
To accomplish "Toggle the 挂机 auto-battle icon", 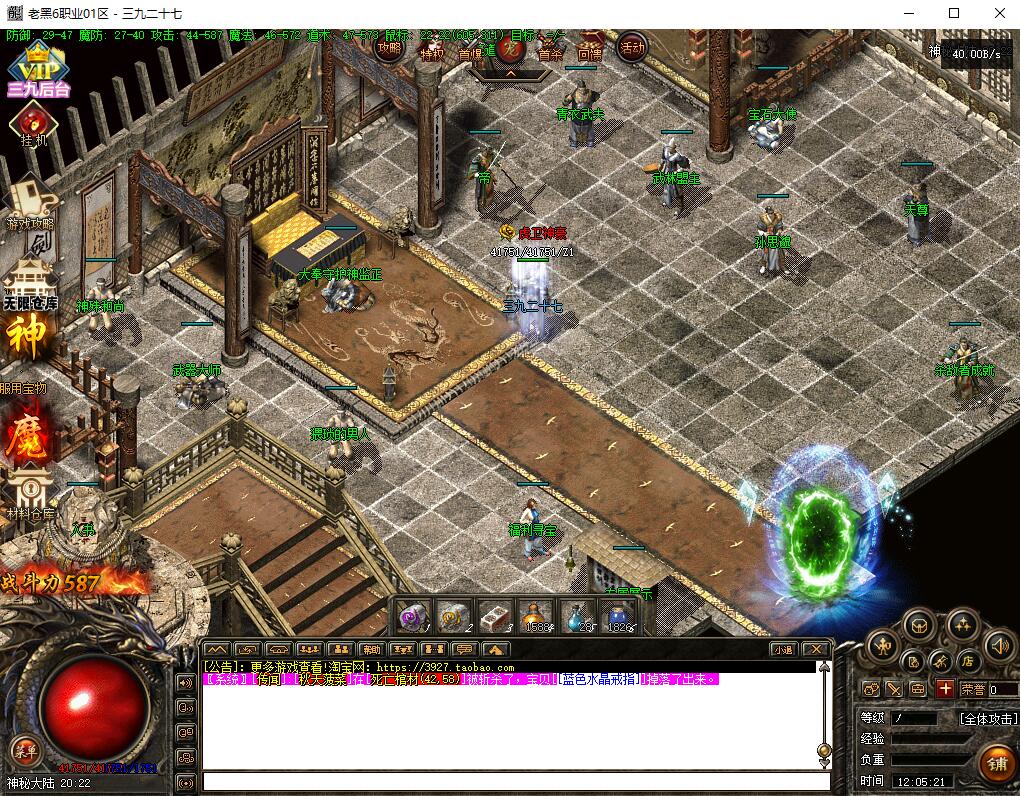I will [34, 125].
